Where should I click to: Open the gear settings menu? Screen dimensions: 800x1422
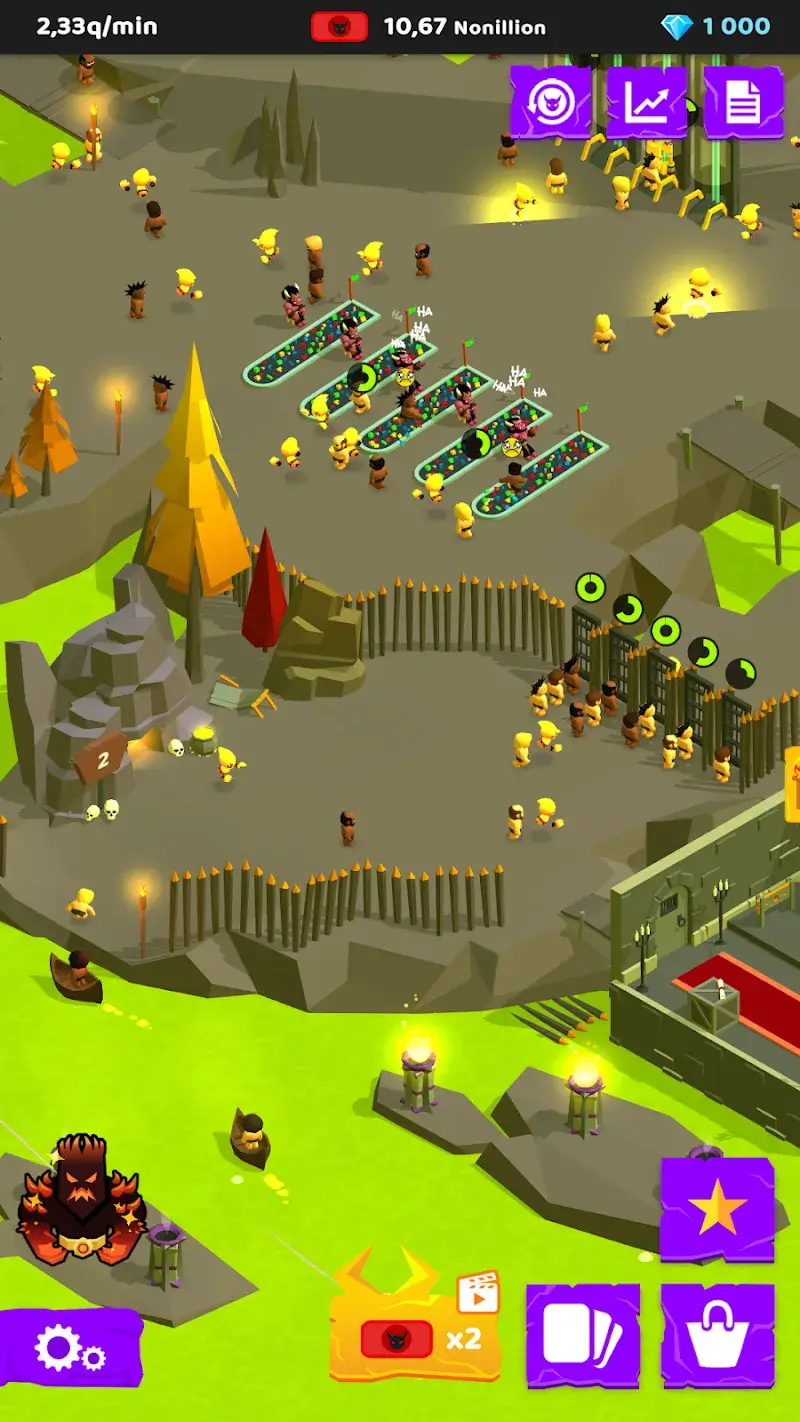click(68, 1348)
